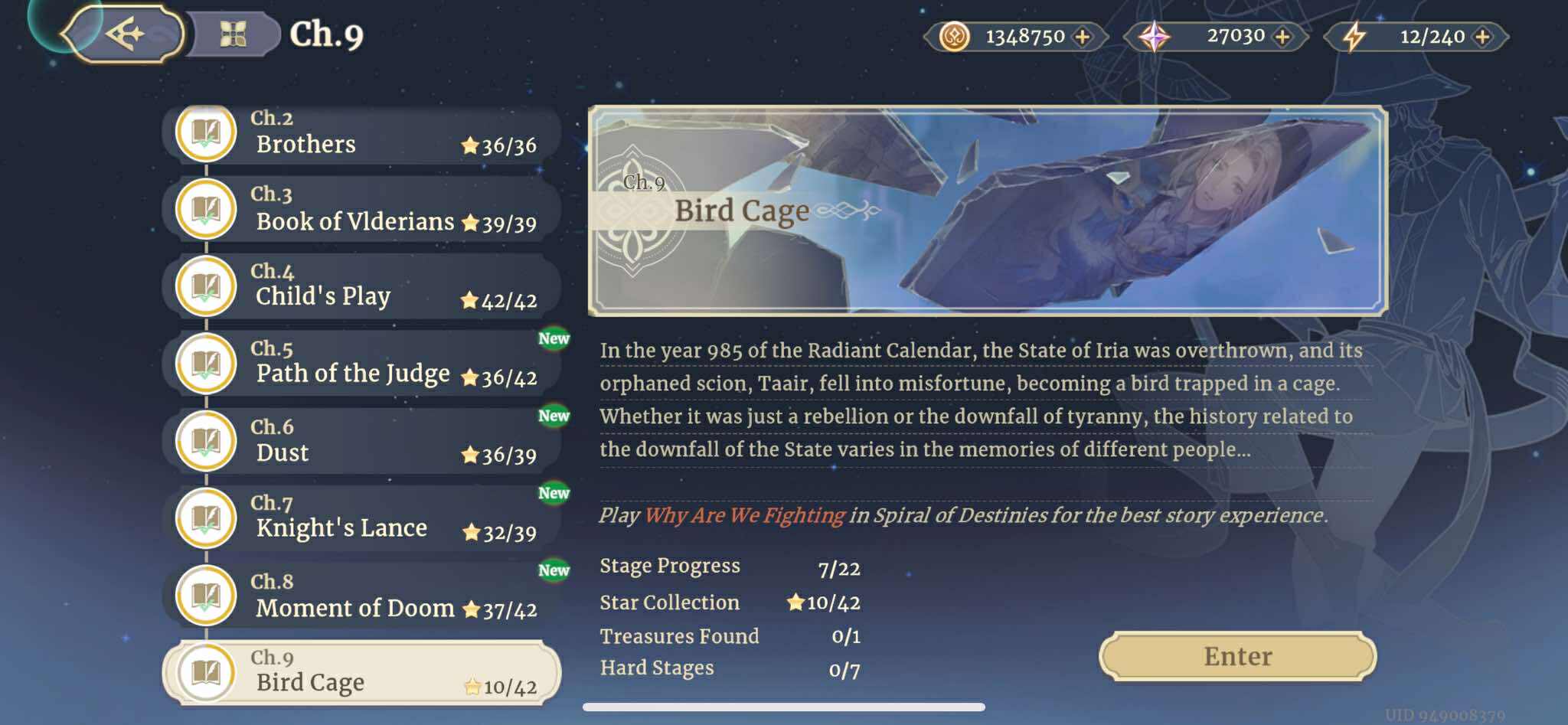Click the star icon beside Star Collection

797,603
